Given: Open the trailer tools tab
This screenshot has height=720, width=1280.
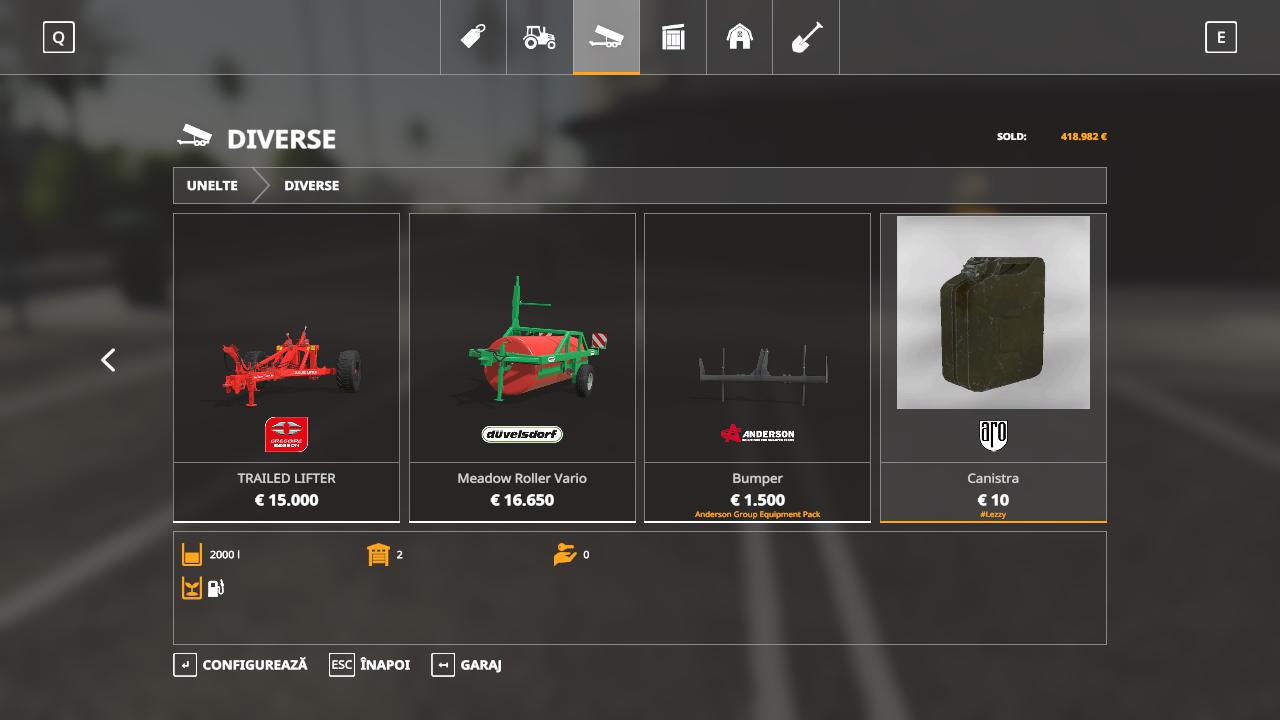Looking at the screenshot, I should pos(606,38).
